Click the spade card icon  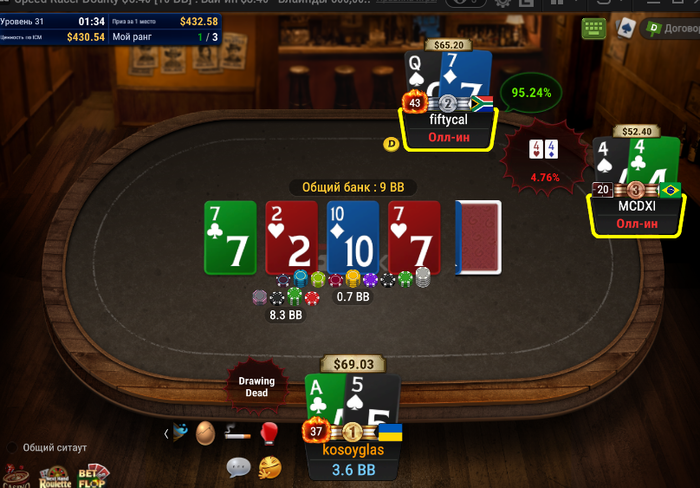624,29
